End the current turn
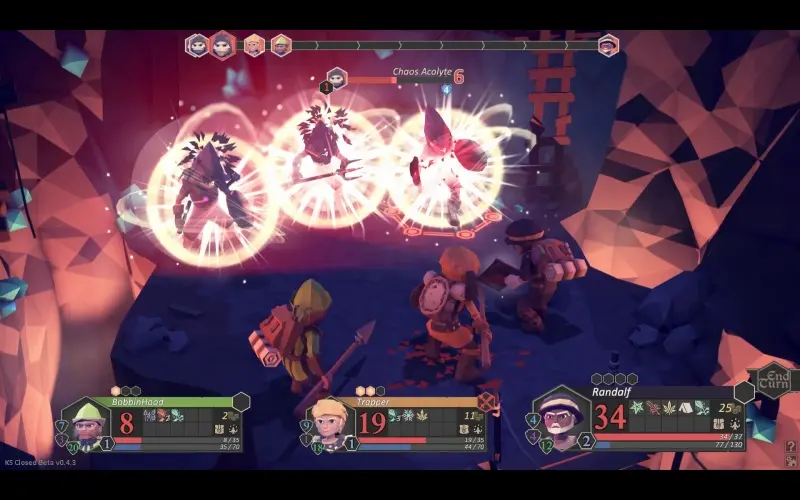800x500 pixels. pos(773,378)
